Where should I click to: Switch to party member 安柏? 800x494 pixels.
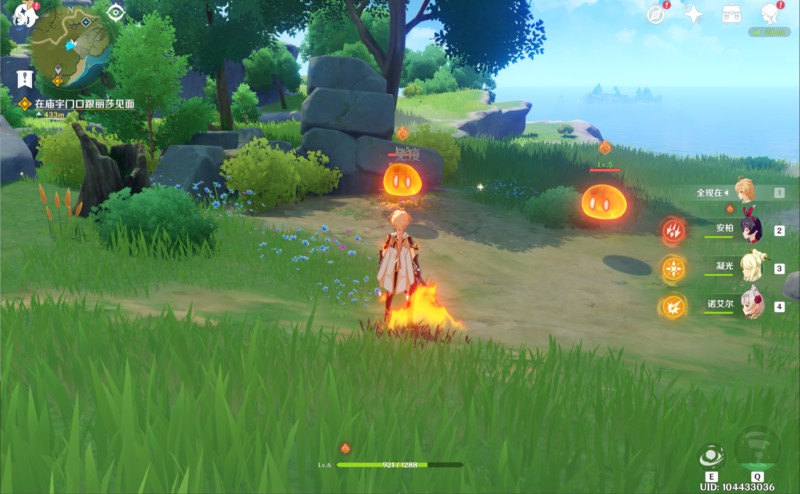pos(750,230)
